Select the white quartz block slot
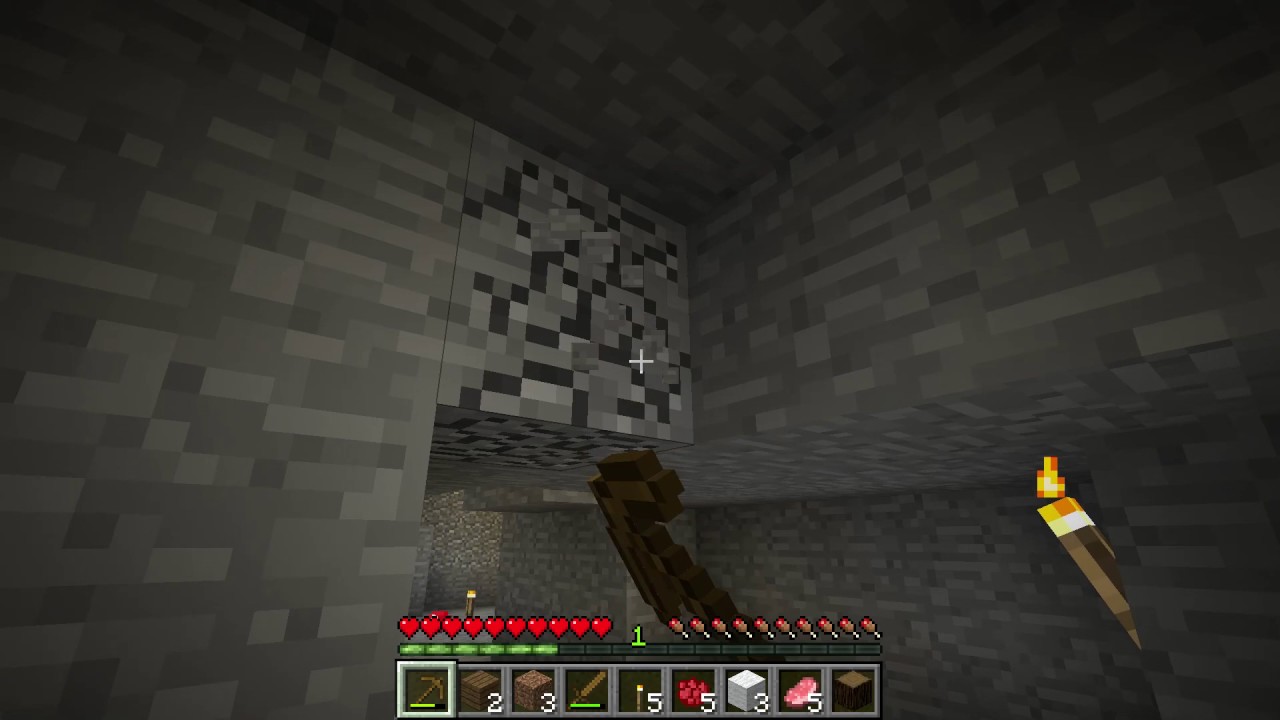 pos(748,688)
